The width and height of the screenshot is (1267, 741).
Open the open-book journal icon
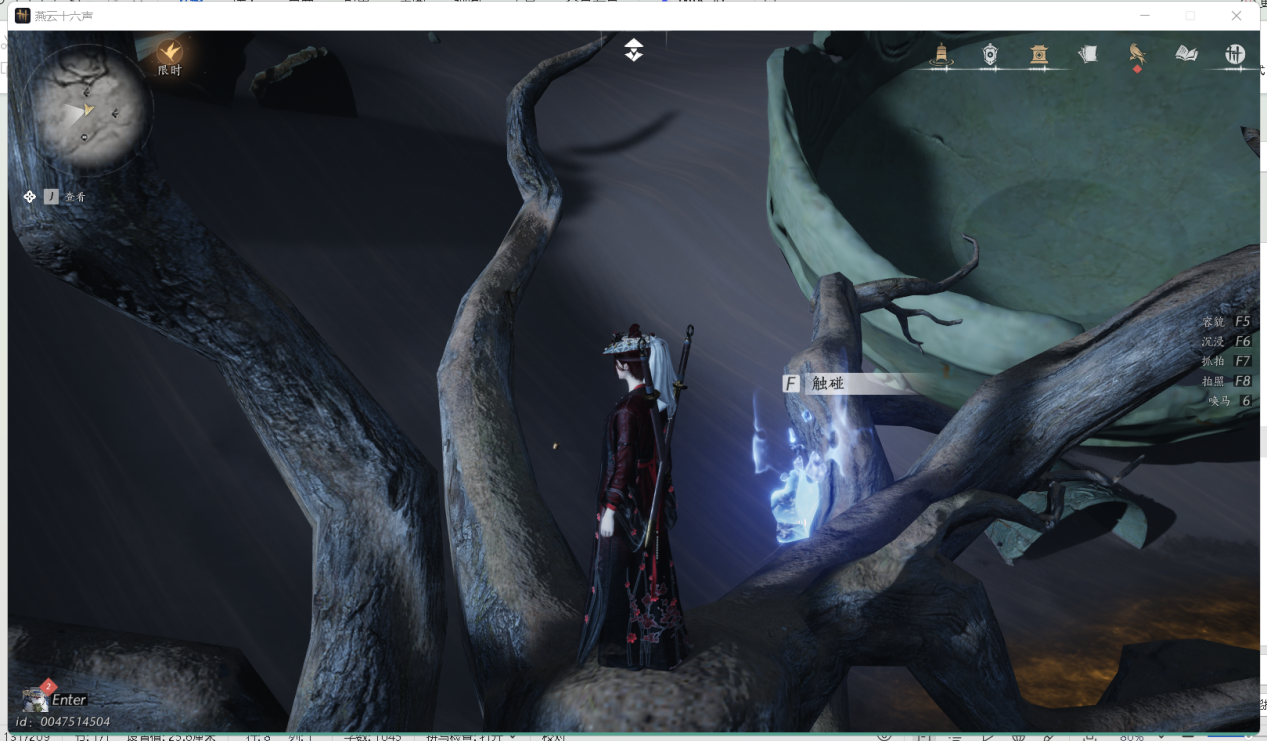(1186, 54)
